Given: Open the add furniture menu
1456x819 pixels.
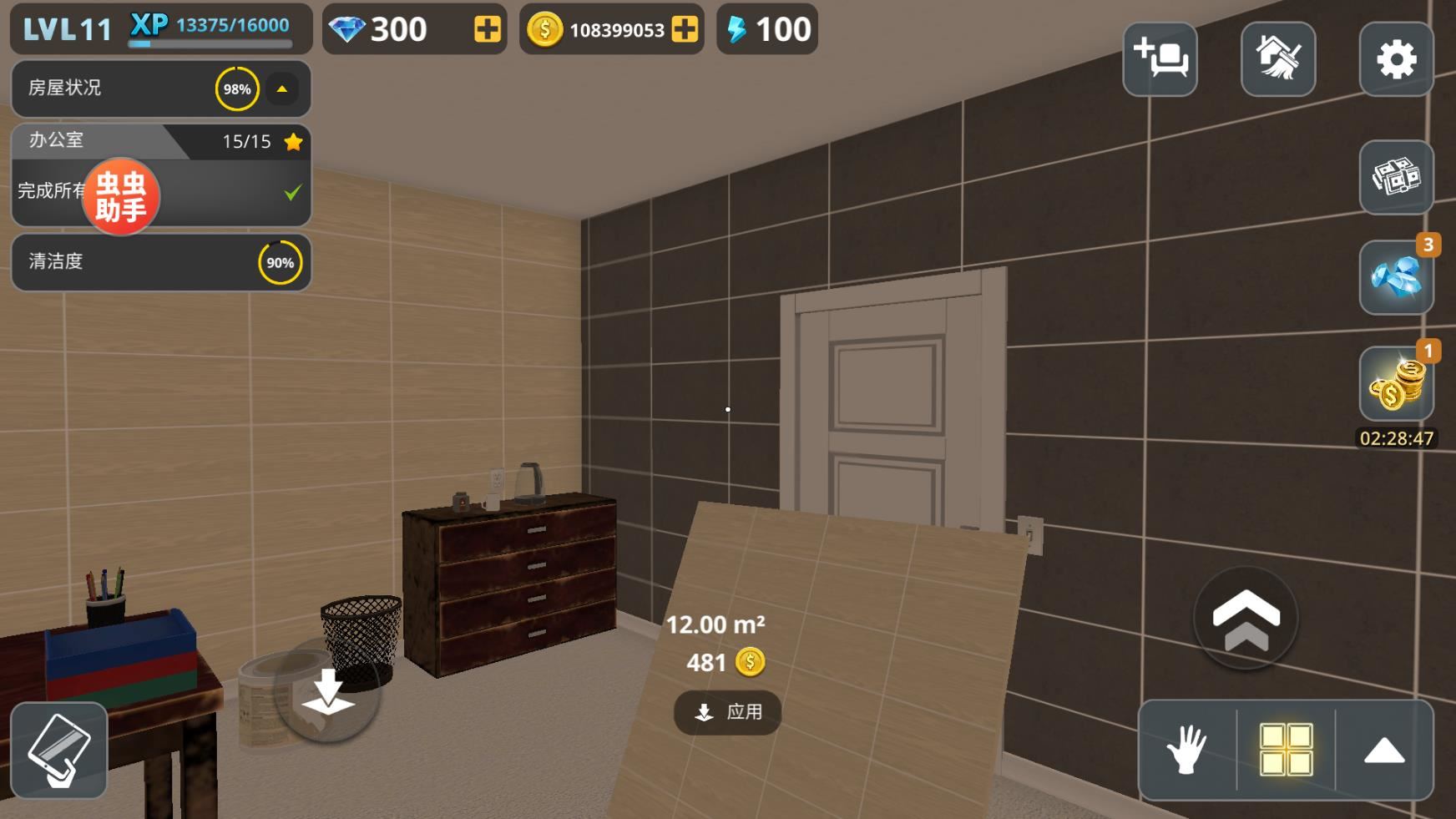Looking at the screenshot, I should click(x=1160, y=59).
